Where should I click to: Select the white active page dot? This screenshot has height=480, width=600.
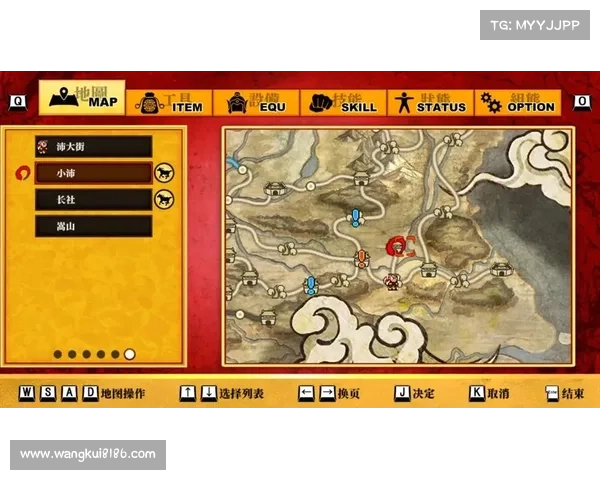[x=130, y=354]
